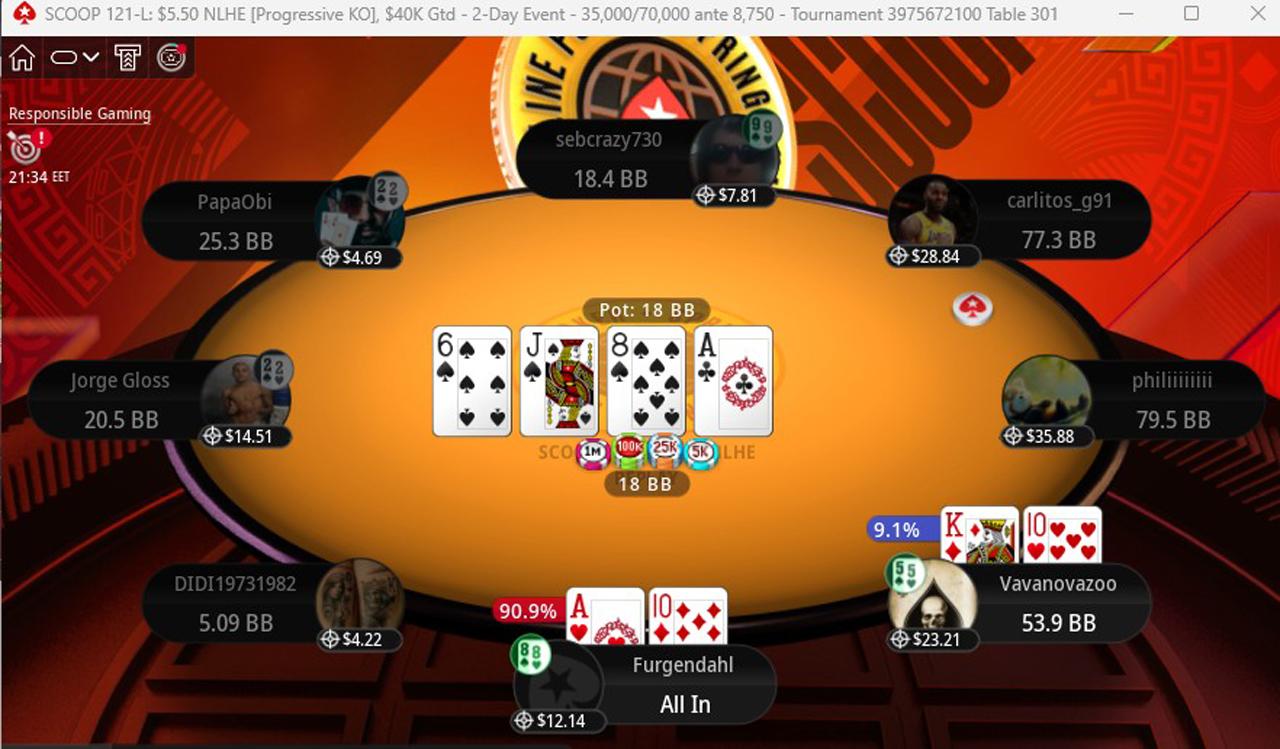Screen dimensions: 1280x749
Task: Open the home lobby icon
Action: tap(22, 59)
